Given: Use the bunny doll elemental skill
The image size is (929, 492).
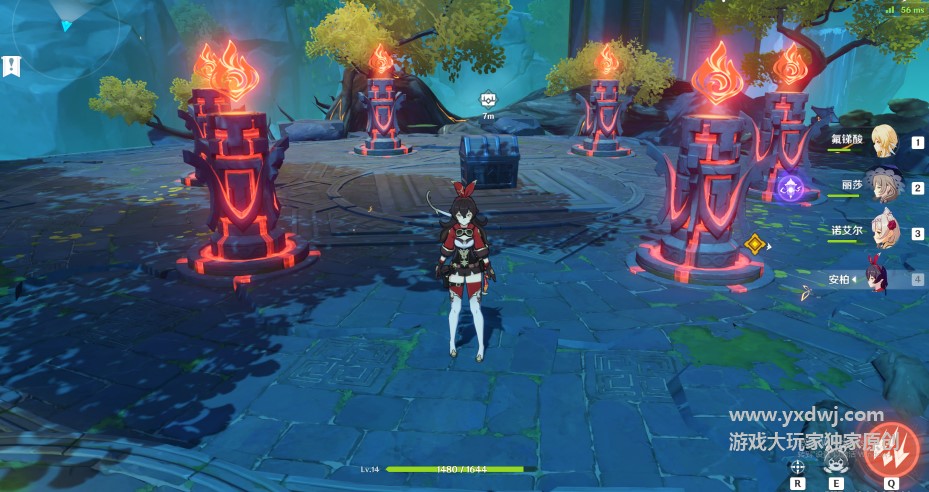Looking at the screenshot, I should [835, 464].
